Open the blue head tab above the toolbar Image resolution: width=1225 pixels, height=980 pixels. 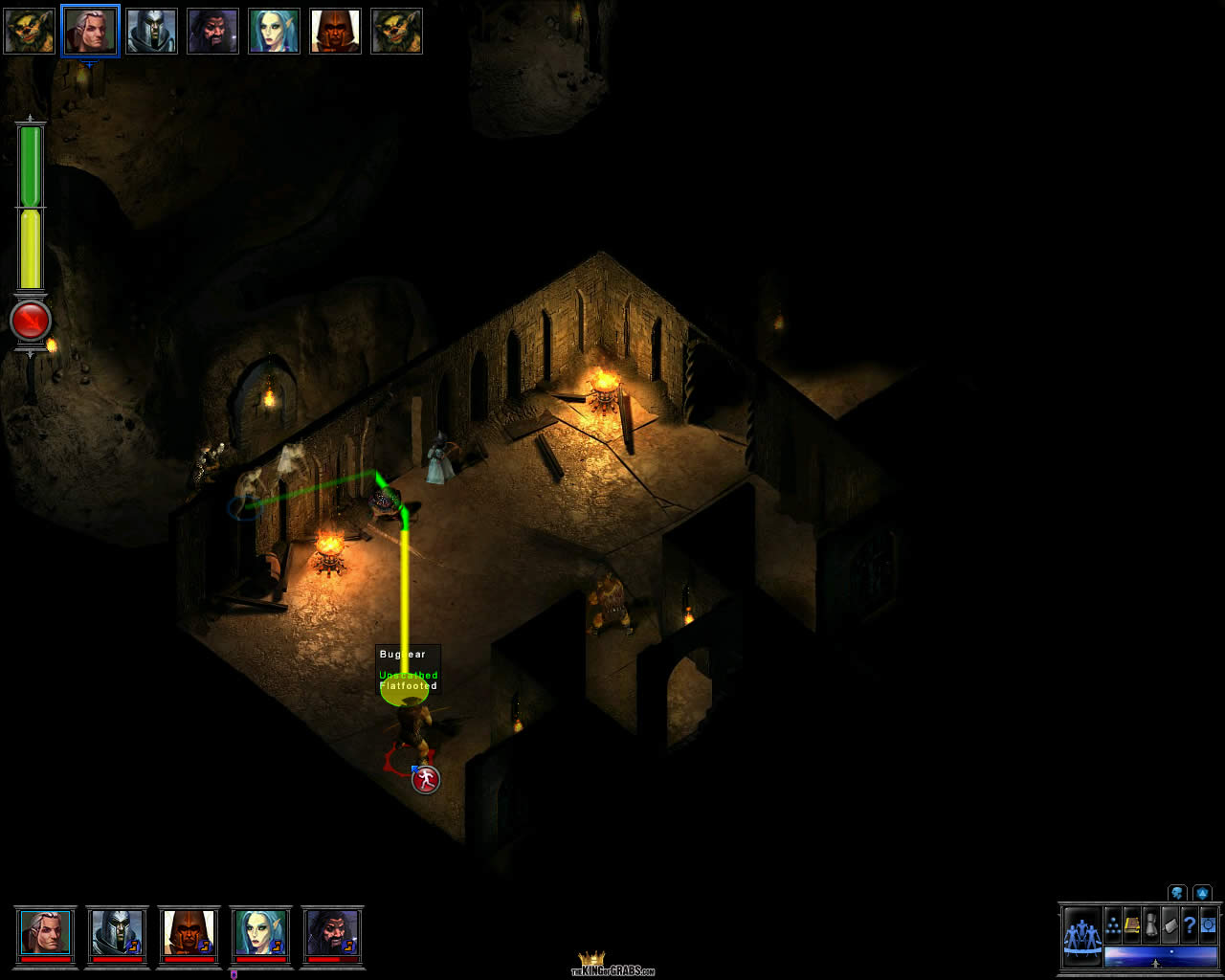click(1177, 893)
